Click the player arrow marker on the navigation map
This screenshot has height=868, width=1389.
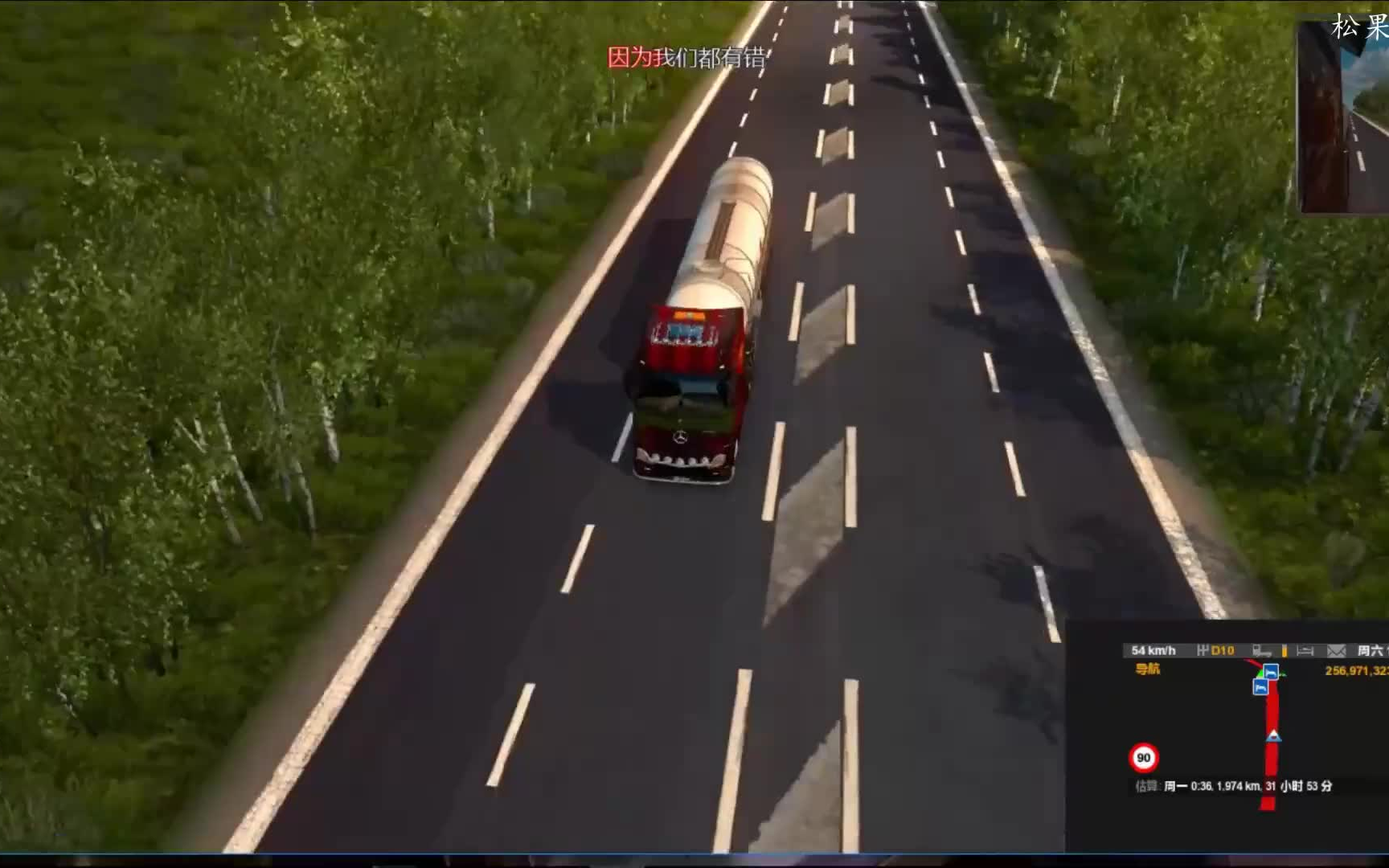click(x=1273, y=735)
